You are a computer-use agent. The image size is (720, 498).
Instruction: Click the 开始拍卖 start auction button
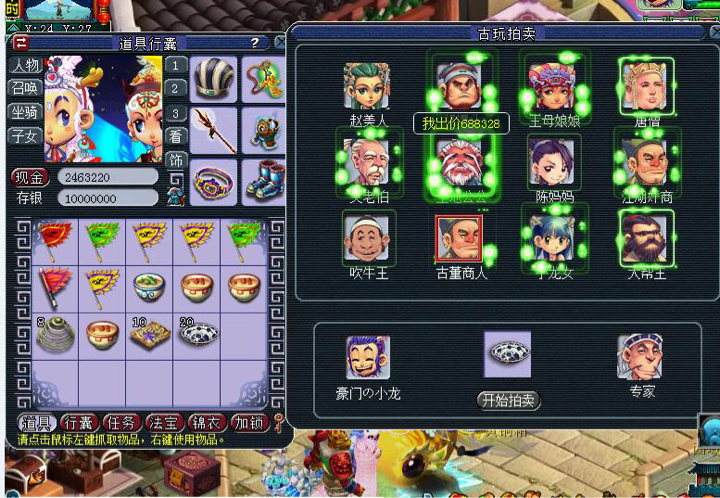point(509,401)
